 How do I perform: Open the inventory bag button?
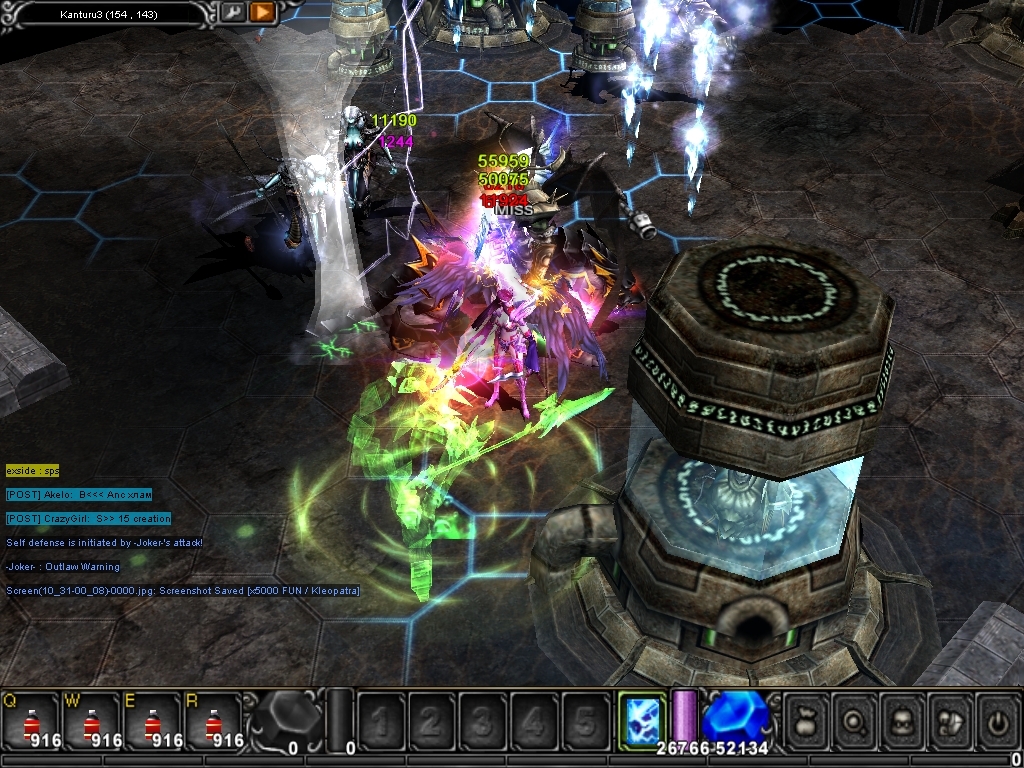[x=806, y=720]
